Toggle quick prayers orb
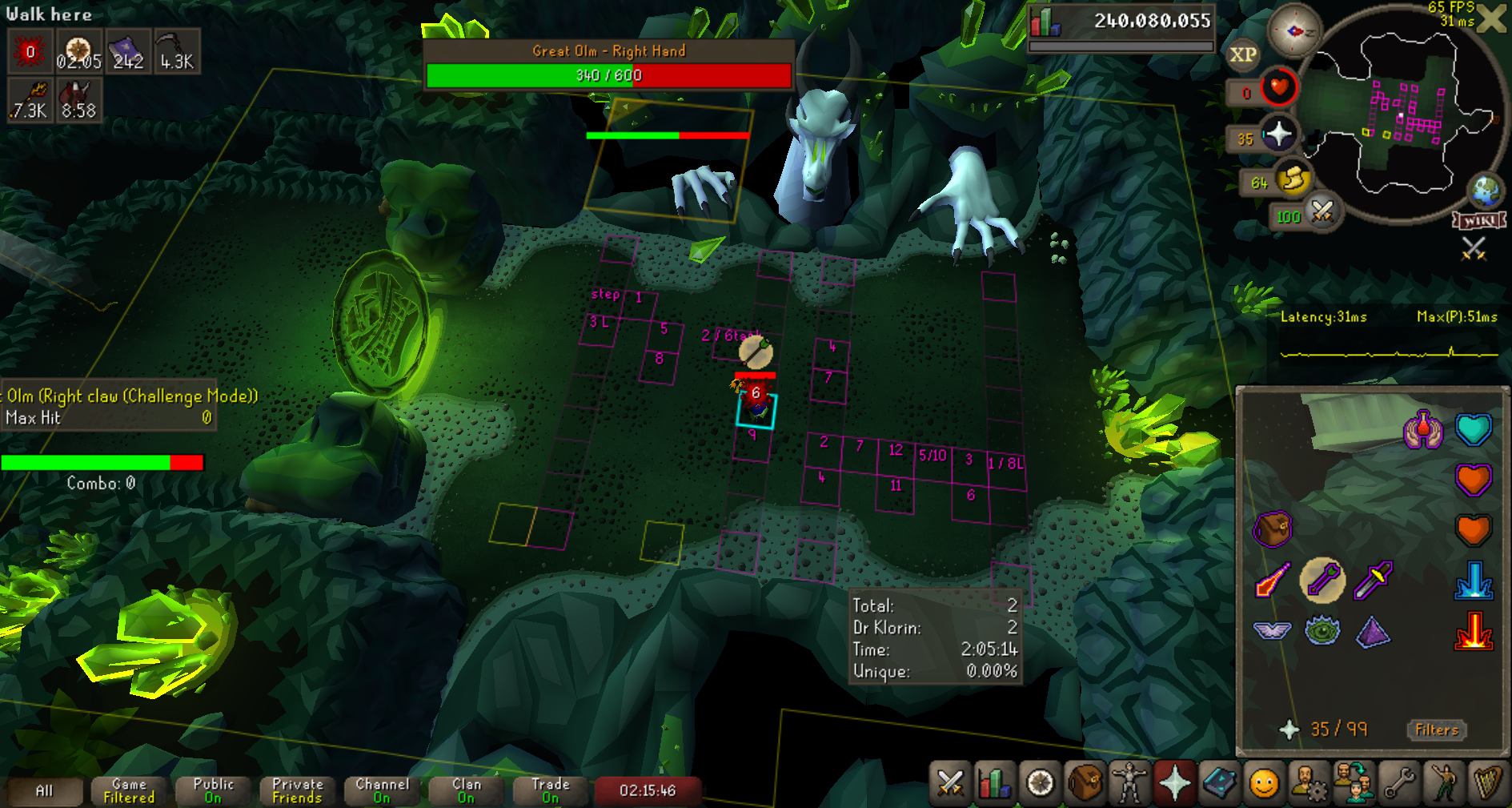The height and width of the screenshot is (808, 1512). pyautogui.click(x=1278, y=134)
